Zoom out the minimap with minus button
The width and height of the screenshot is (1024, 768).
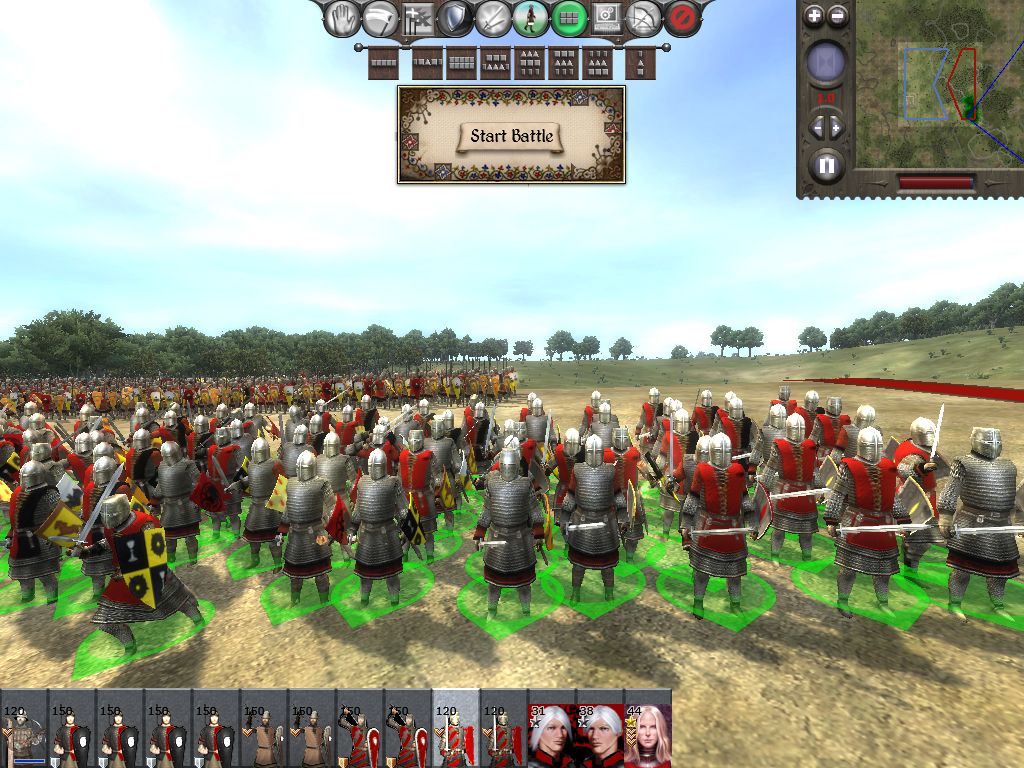click(x=838, y=15)
